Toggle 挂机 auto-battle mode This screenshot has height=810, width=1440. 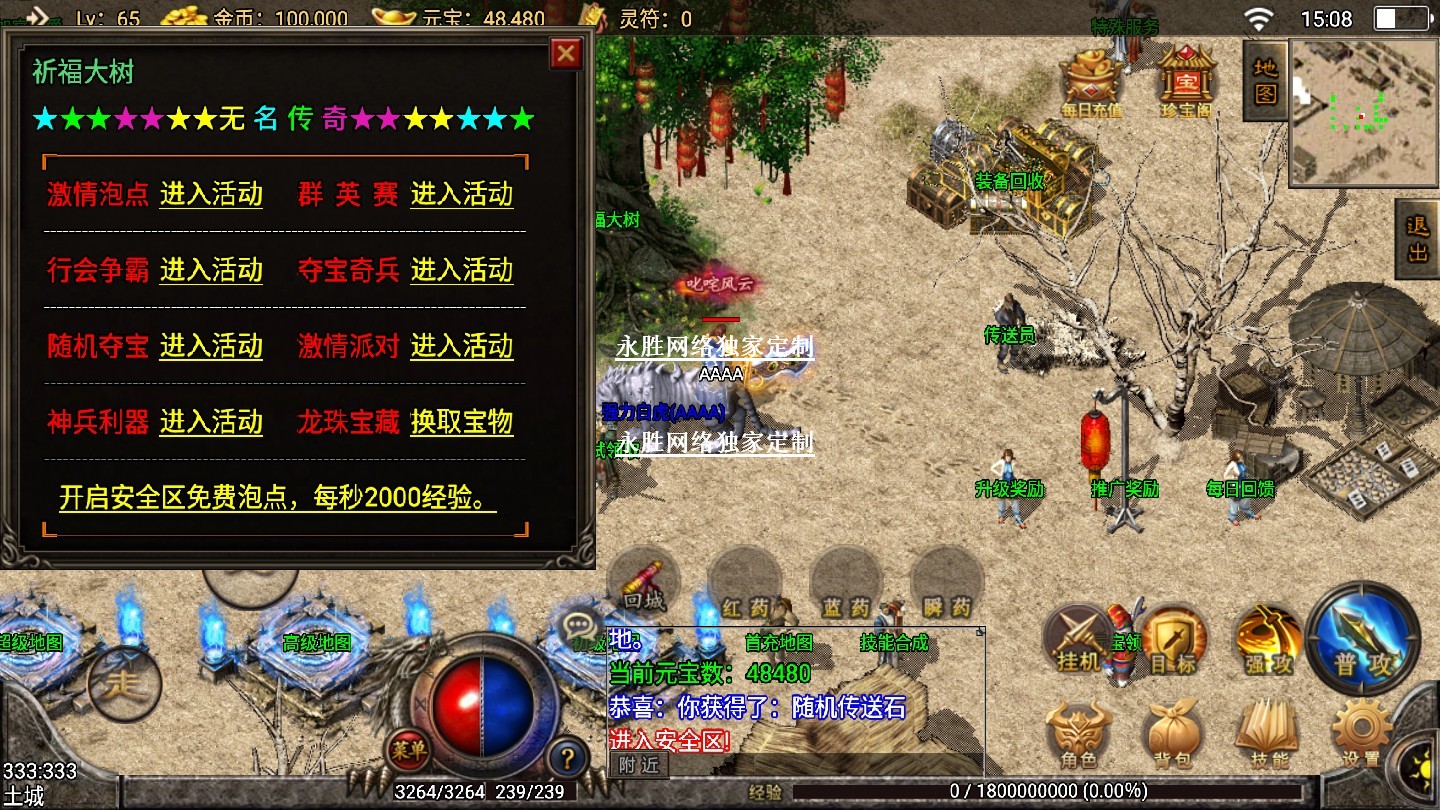[x=1078, y=640]
